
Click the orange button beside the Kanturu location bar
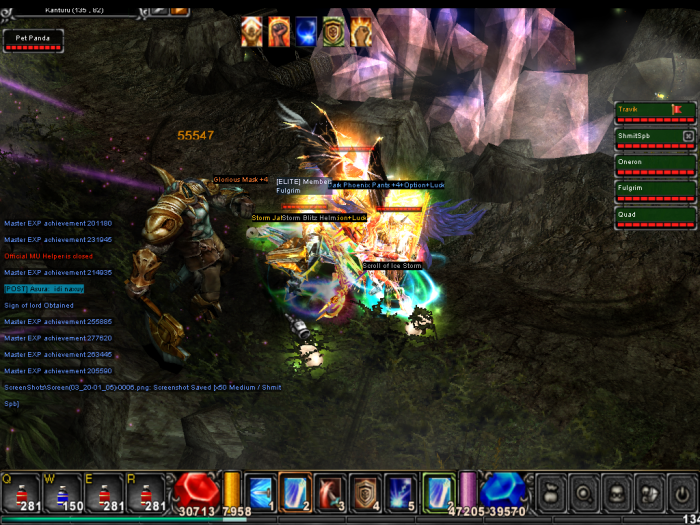(x=179, y=8)
